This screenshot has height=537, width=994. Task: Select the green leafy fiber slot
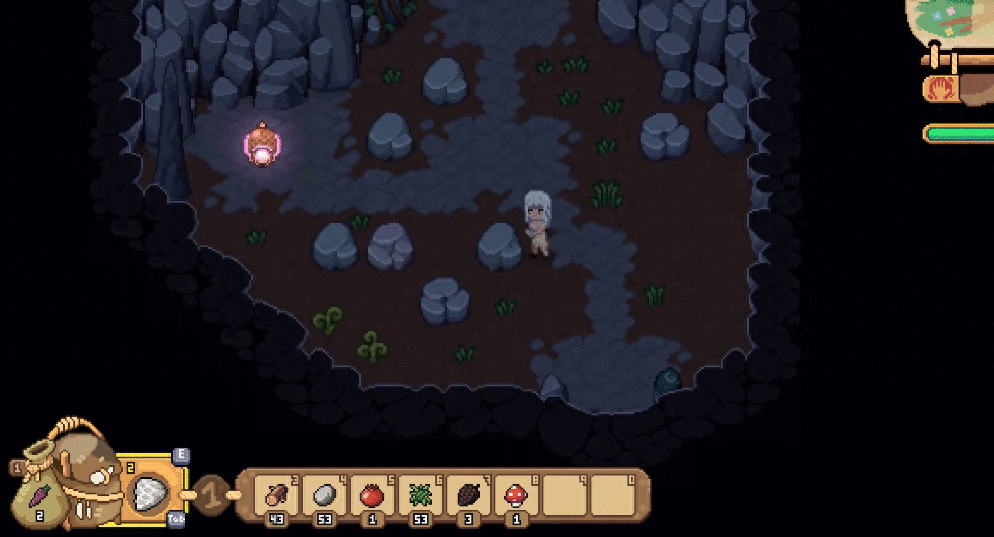click(420, 493)
